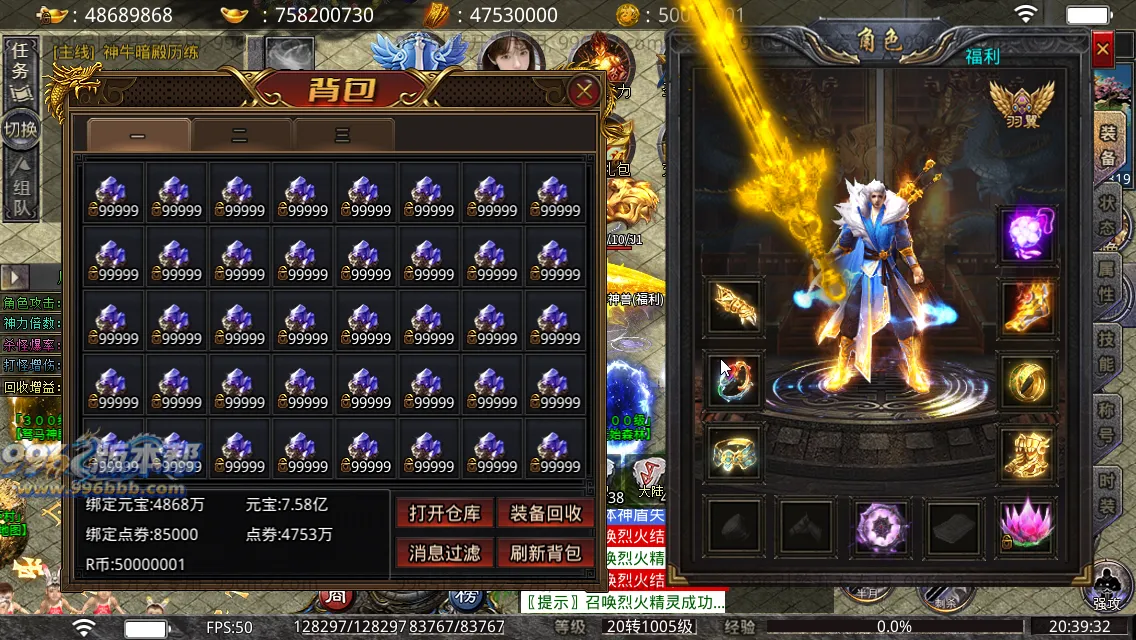The width and height of the screenshot is (1136, 640).
Task: Show the 技能 skills tab
Action: [x=1108, y=352]
